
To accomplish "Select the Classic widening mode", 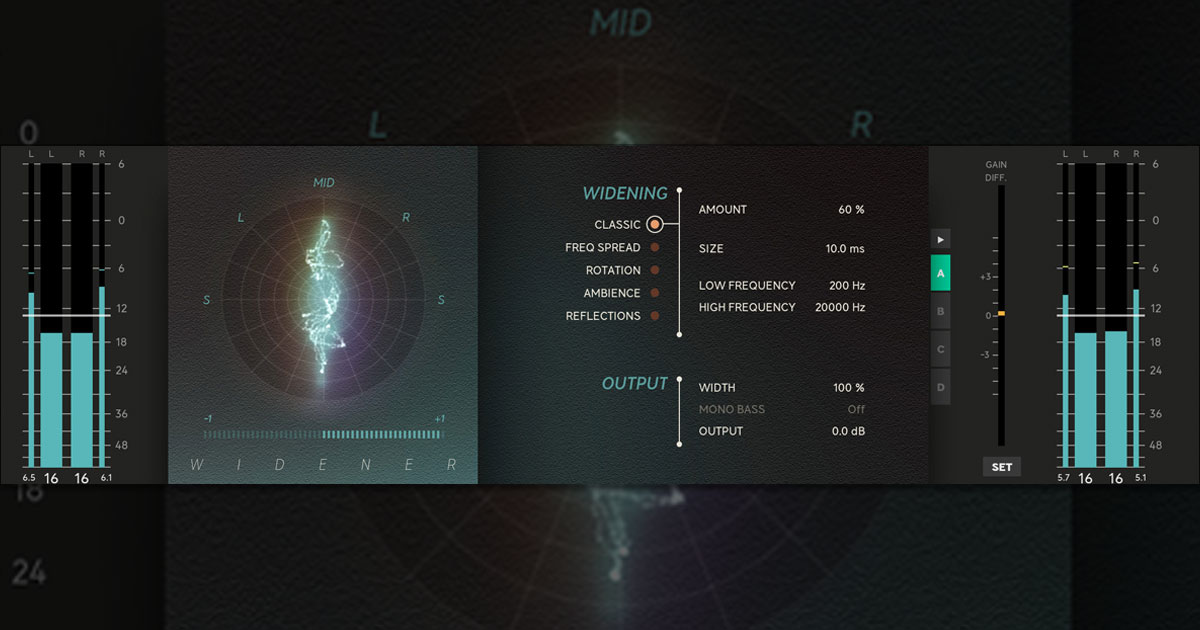I will coord(654,225).
